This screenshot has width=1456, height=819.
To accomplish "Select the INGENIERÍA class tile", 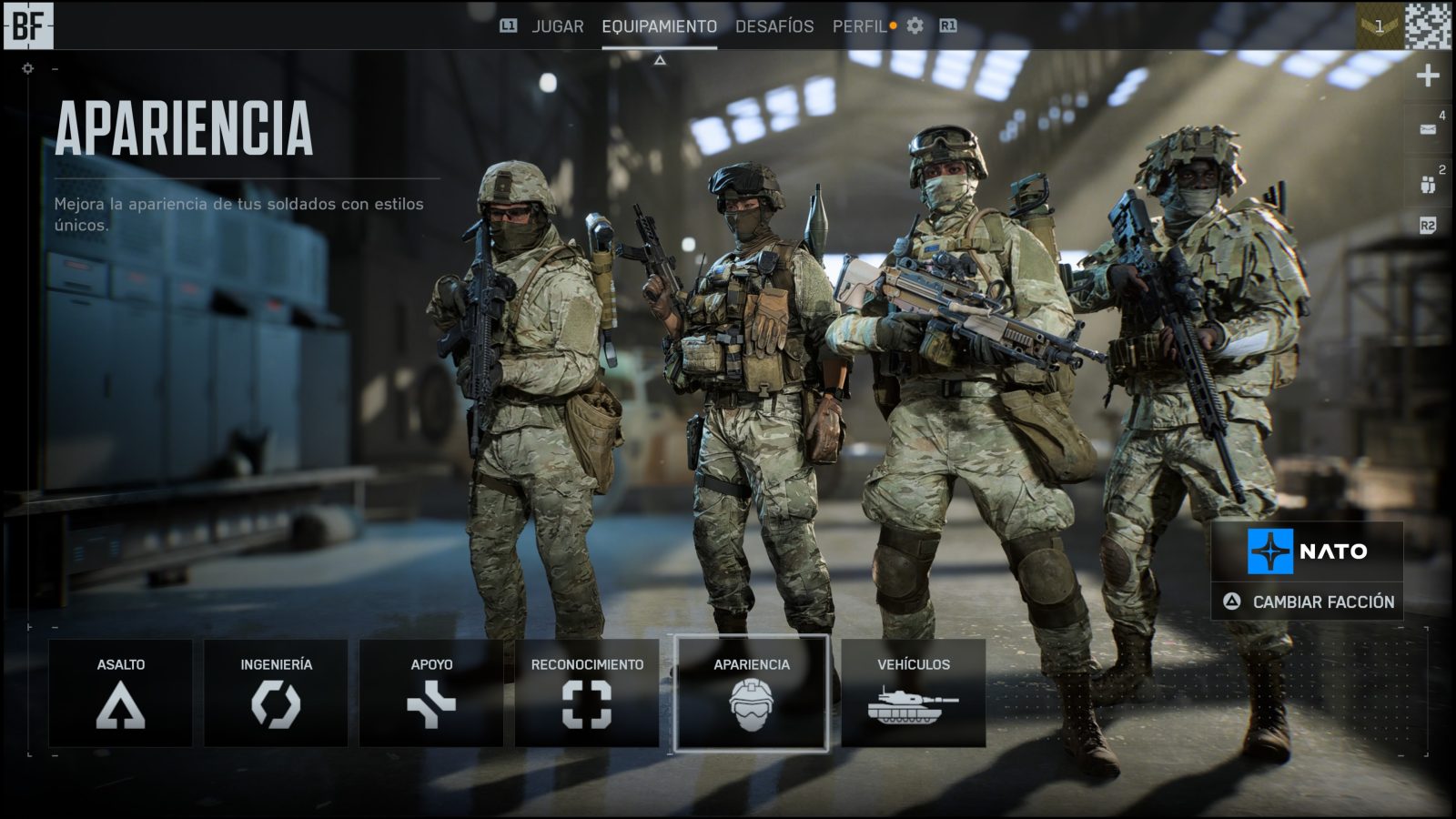I will [x=276, y=693].
